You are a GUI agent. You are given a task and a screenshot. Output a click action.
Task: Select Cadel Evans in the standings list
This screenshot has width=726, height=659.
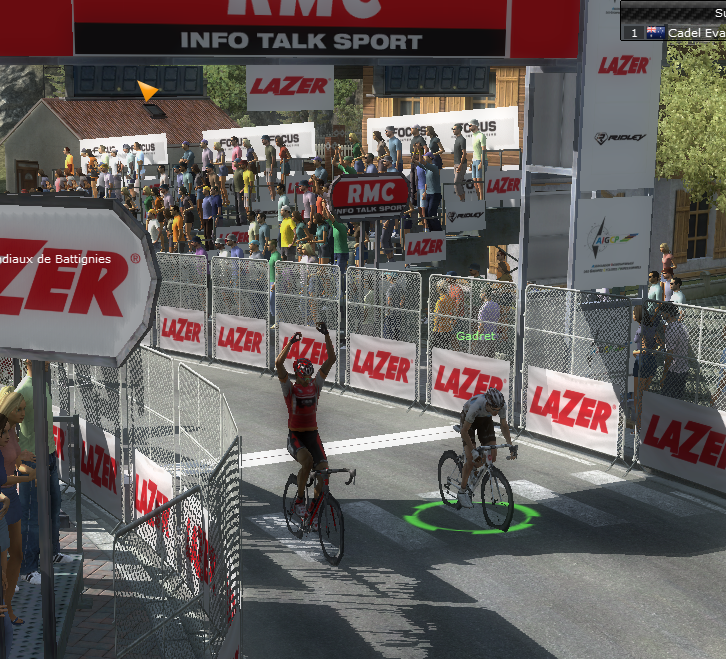click(696, 33)
